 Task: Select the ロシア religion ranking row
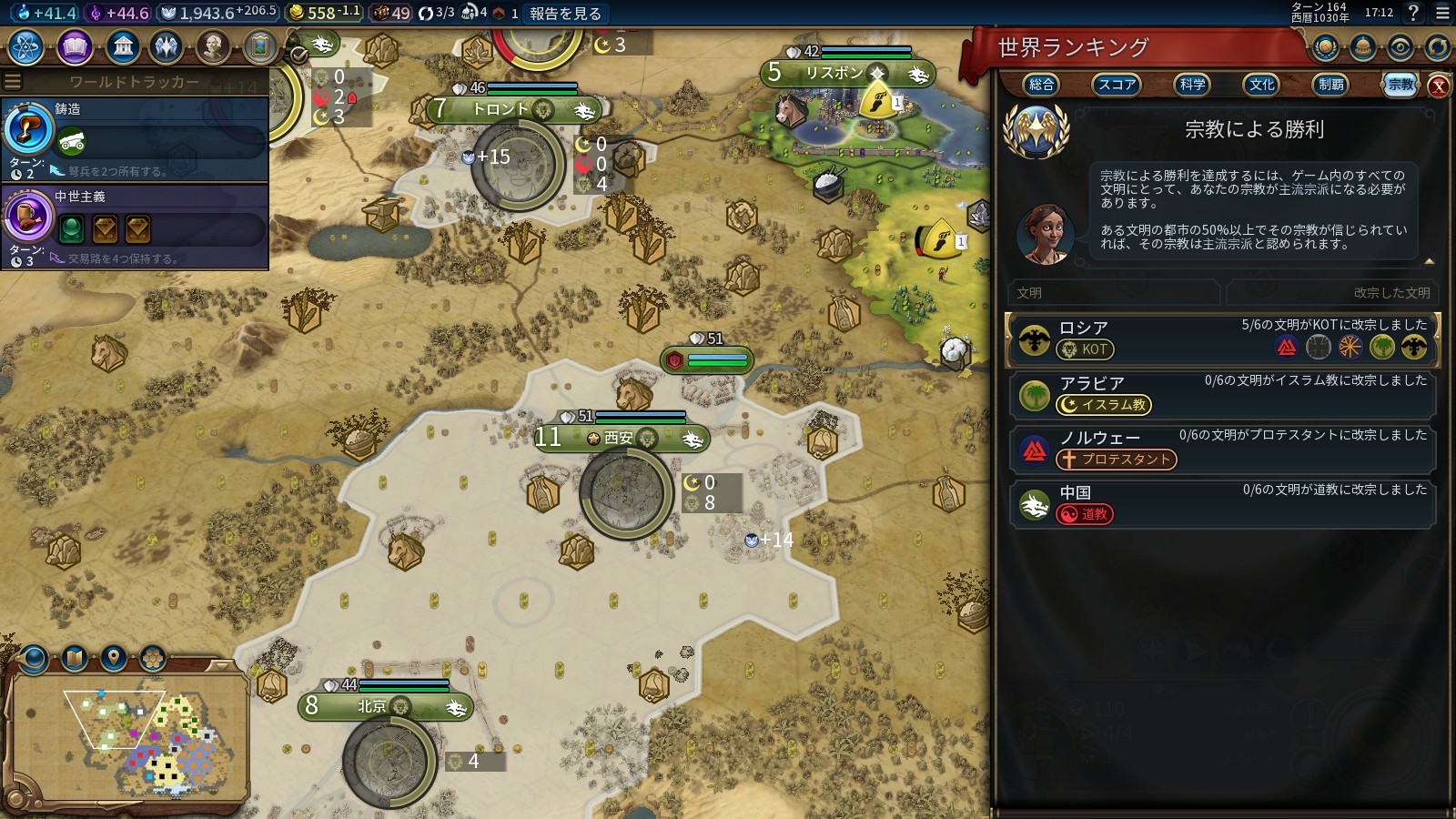point(1221,340)
